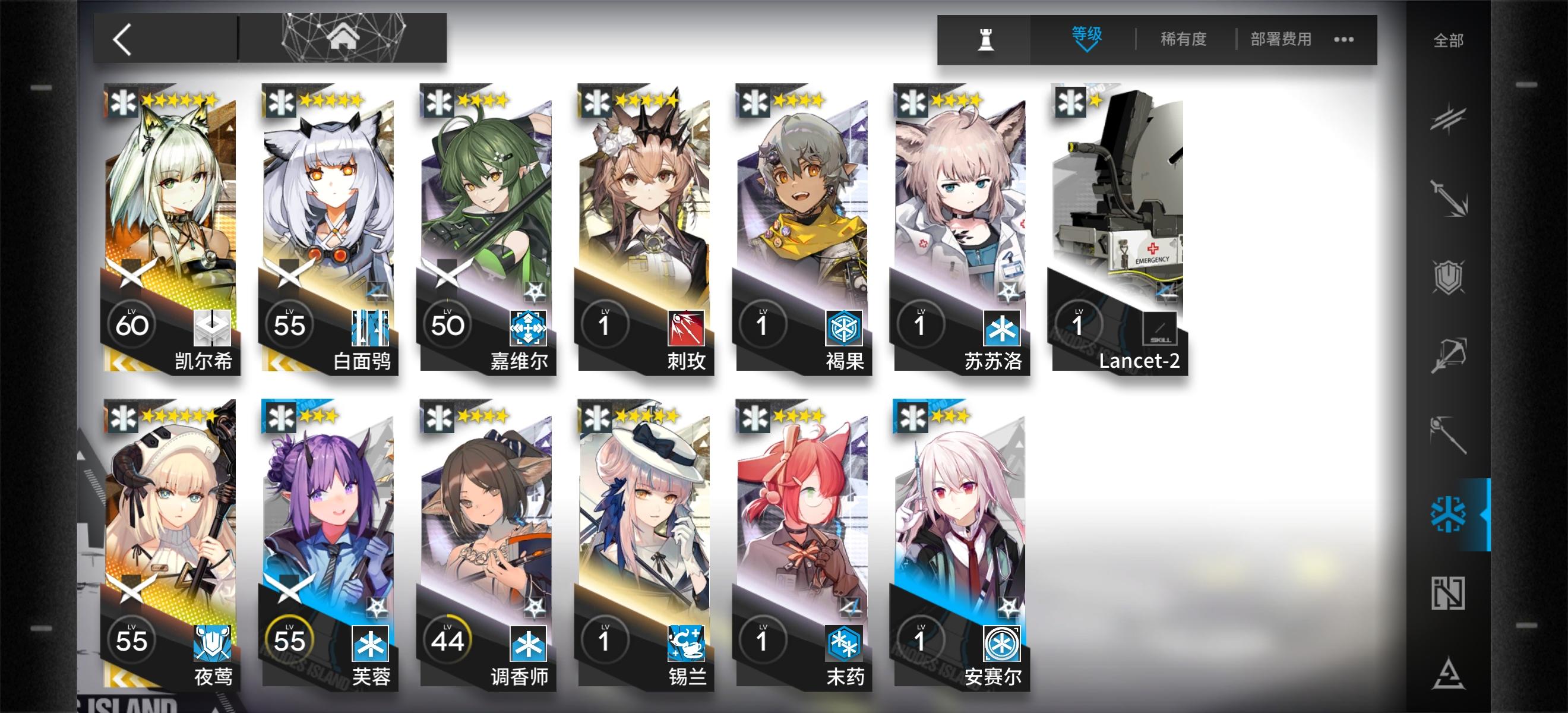Image resolution: width=1568 pixels, height=713 pixels.
Task: Select the 等级 level sort tab
Action: point(1086,35)
